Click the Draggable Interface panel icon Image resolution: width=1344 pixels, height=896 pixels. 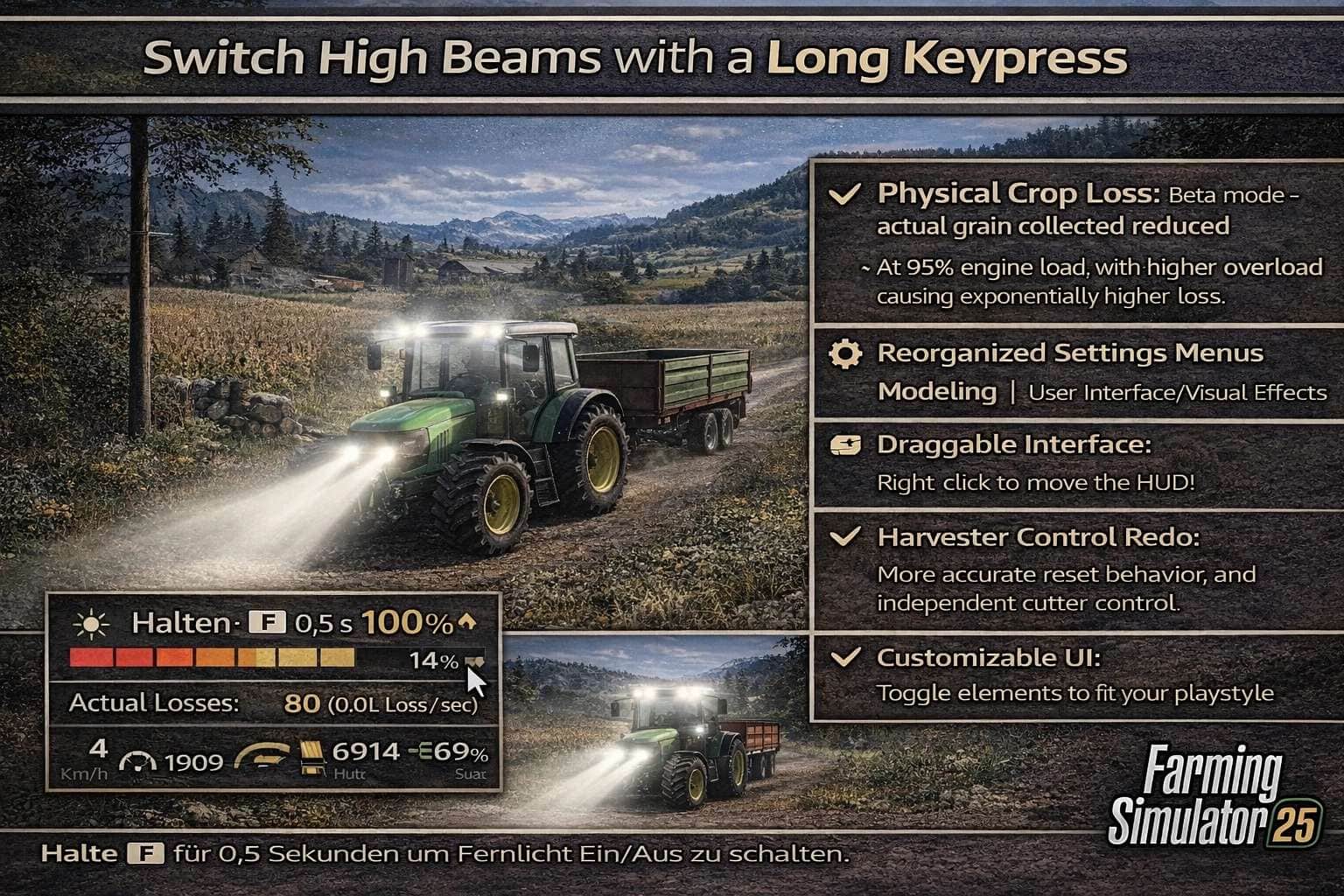tap(845, 446)
